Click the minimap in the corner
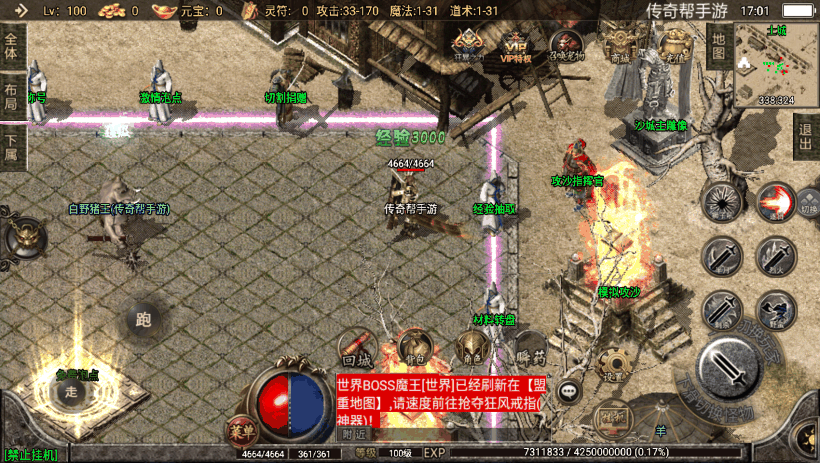The height and width of the screenshot is (463, 820). (x=774, y=63)
